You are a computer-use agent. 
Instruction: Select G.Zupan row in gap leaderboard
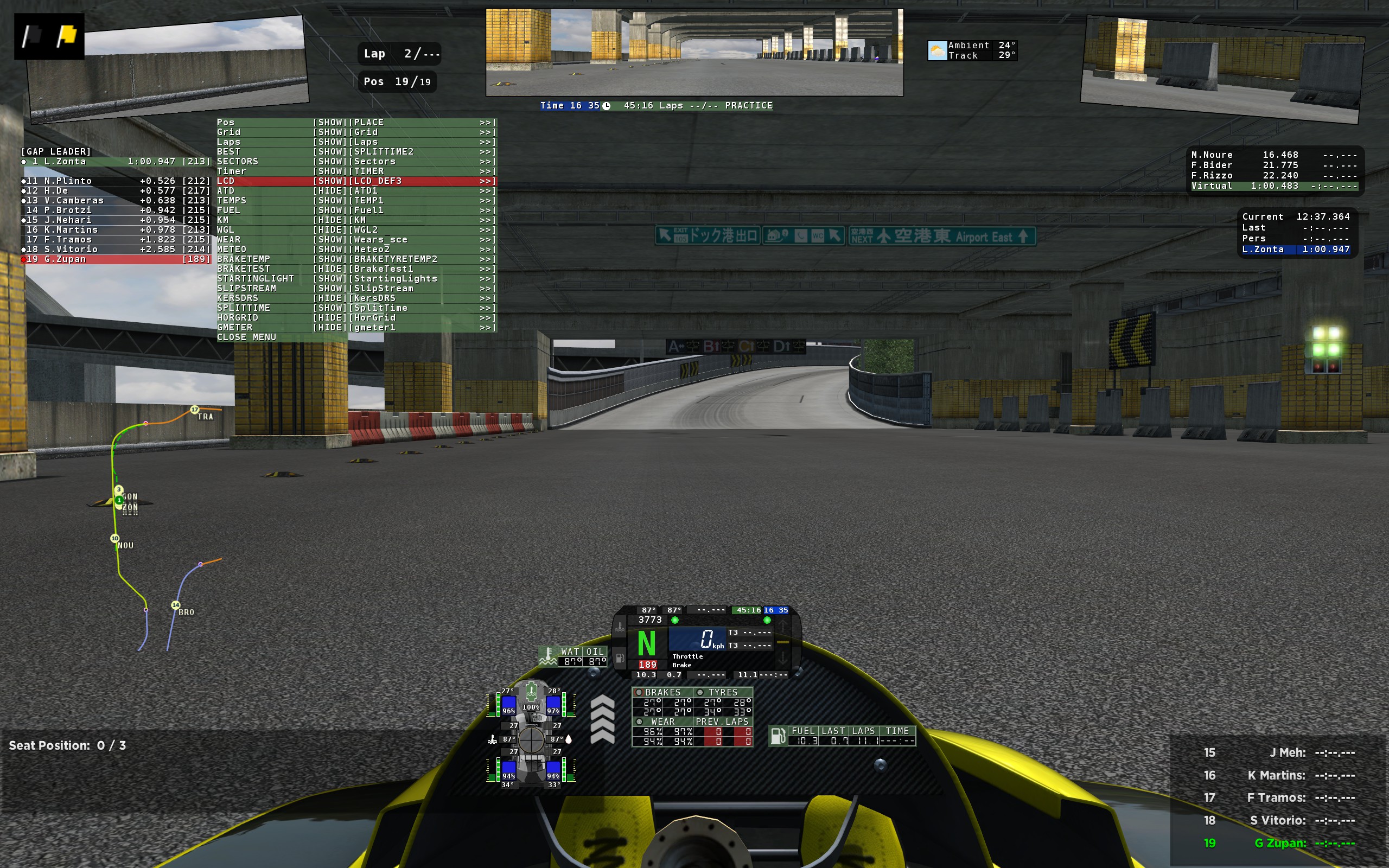pyautogui.click(x=116, y=259)
